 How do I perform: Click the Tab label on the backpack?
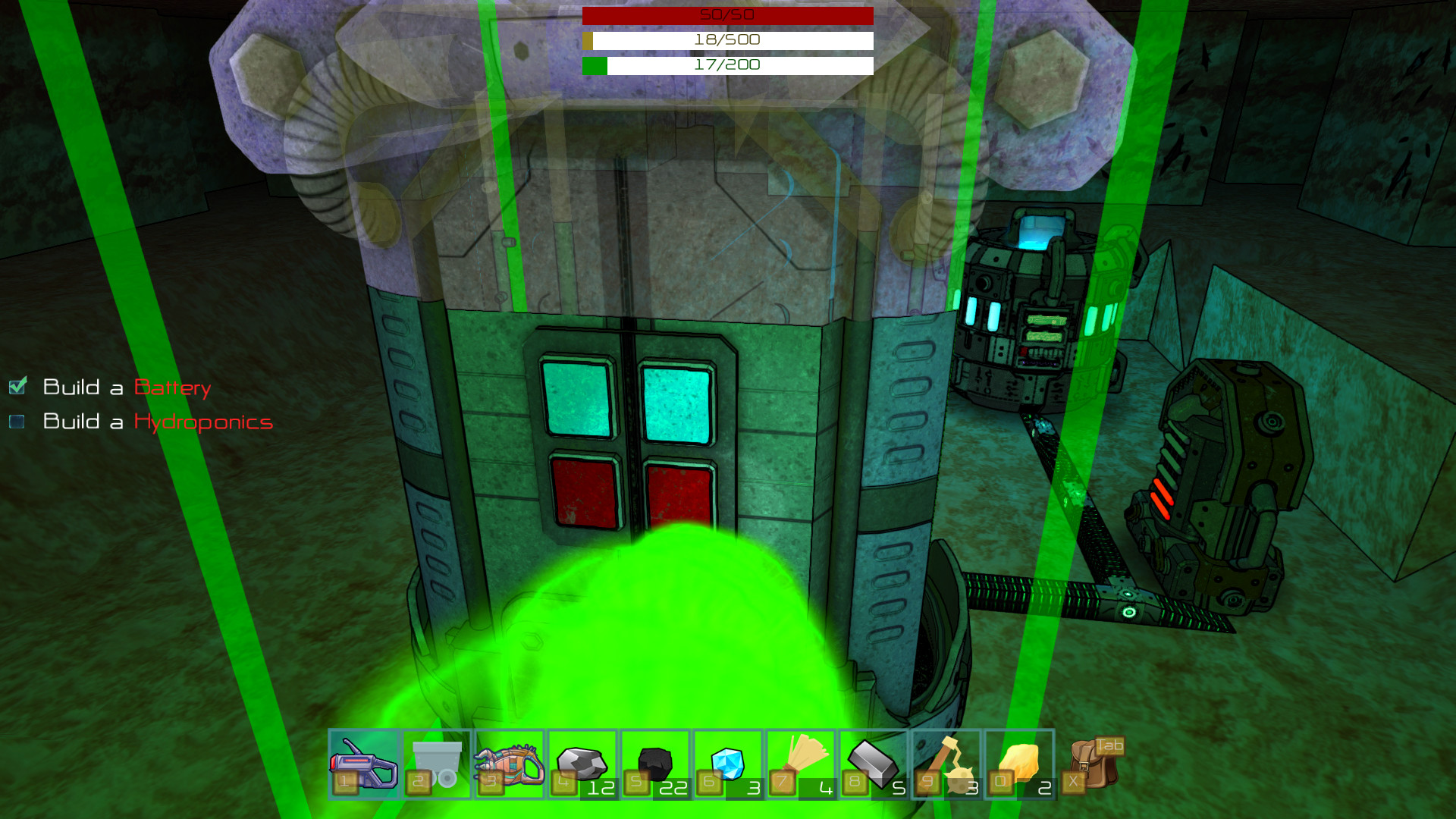pyautogui.click(x=1109, y=746)
